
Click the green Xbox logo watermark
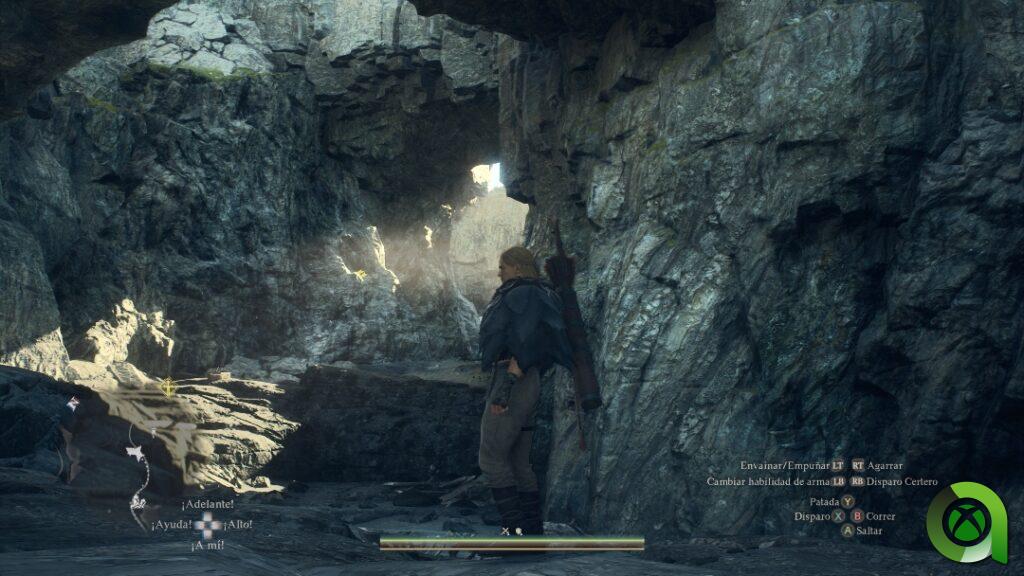967,522
